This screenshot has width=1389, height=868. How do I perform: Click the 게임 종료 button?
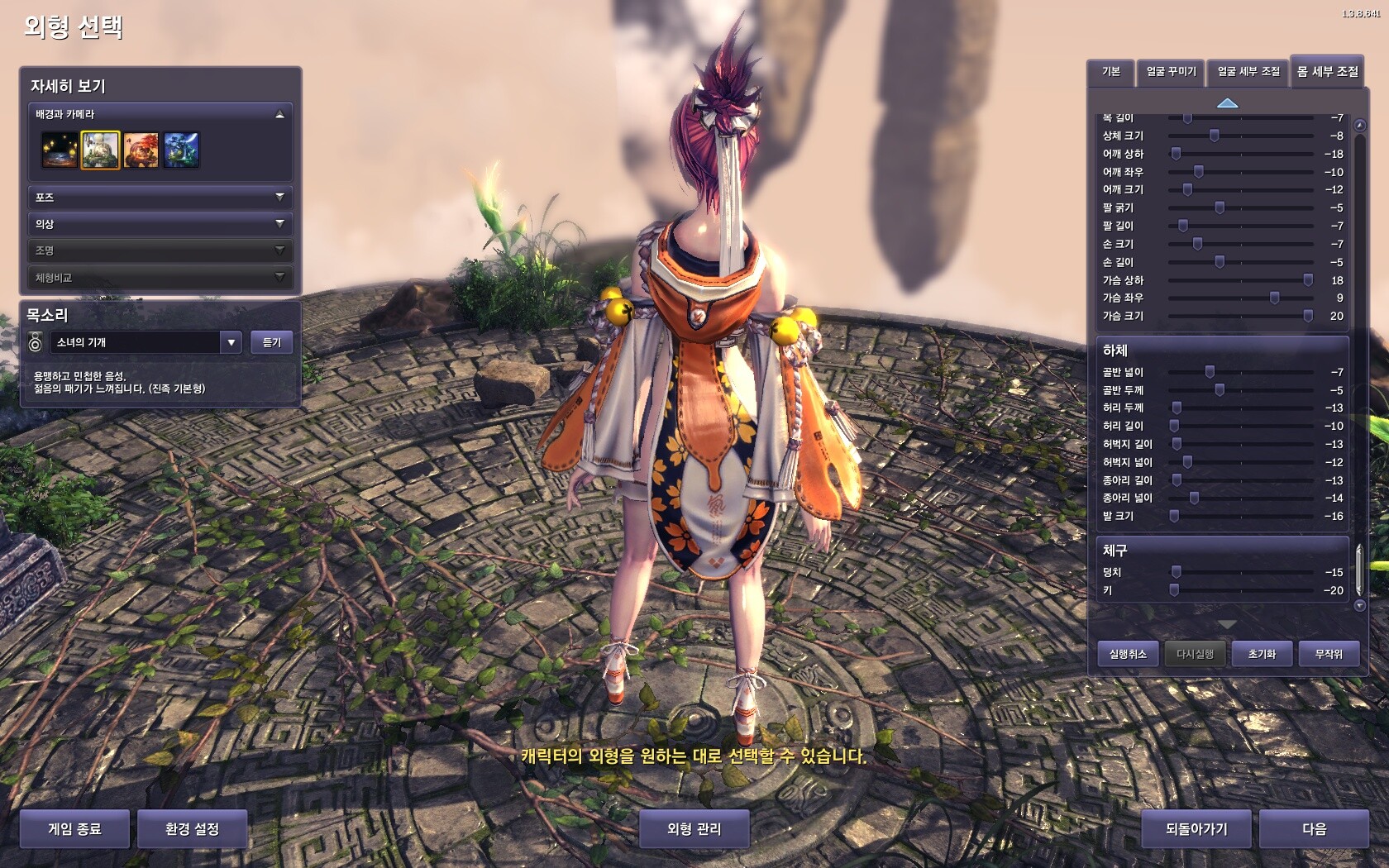coord(74,828)
